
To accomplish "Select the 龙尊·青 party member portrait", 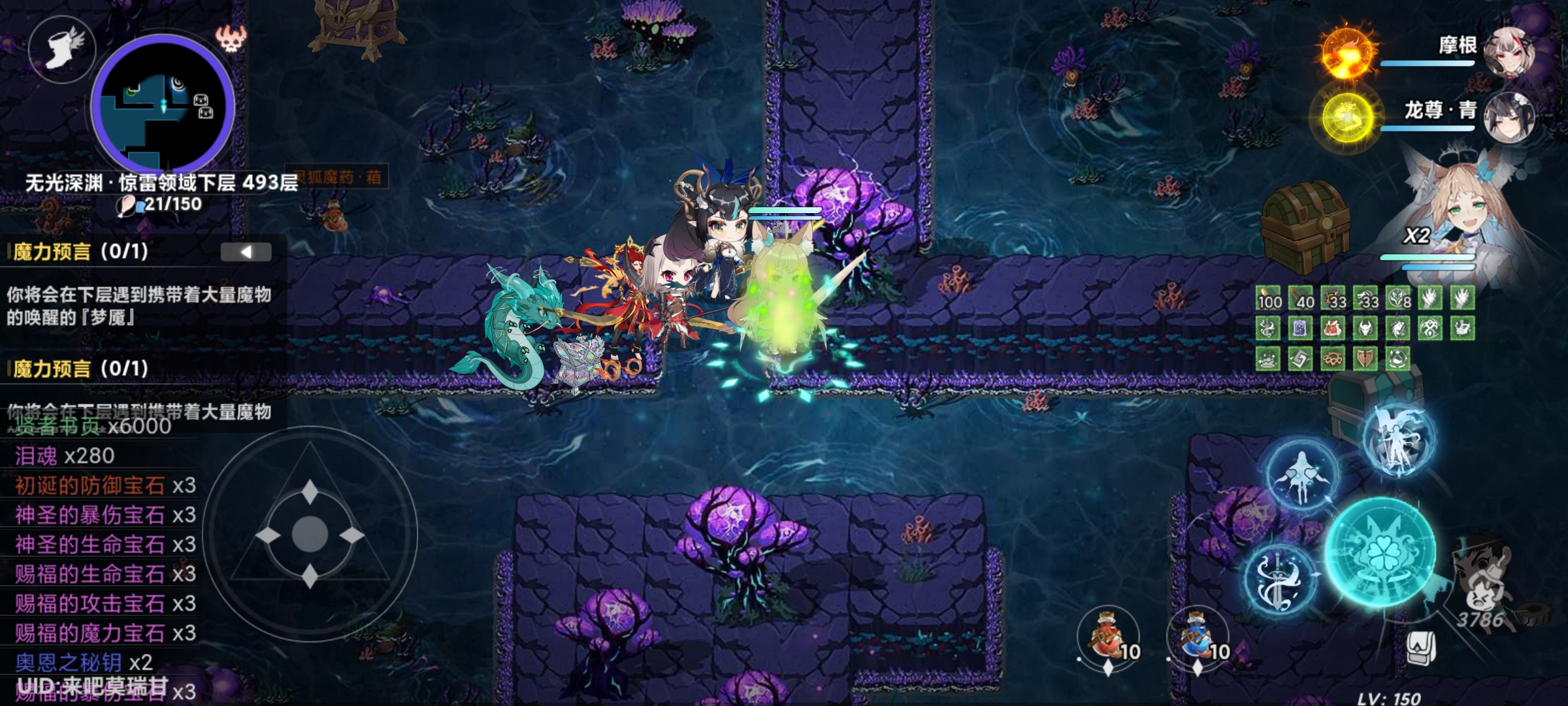I will click(1508, 118).
